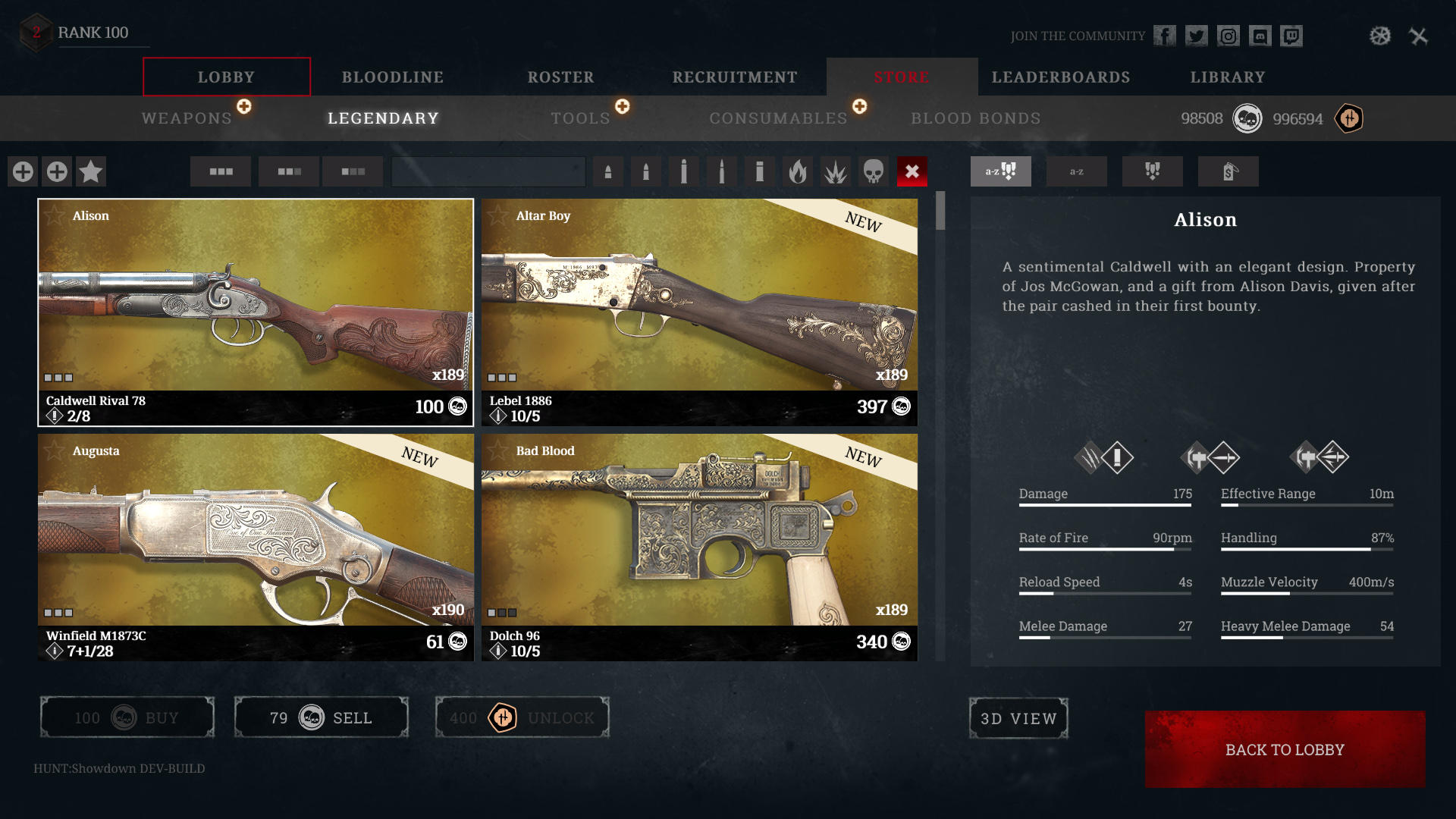Go to the Roster tab

(x=560, y=77)
